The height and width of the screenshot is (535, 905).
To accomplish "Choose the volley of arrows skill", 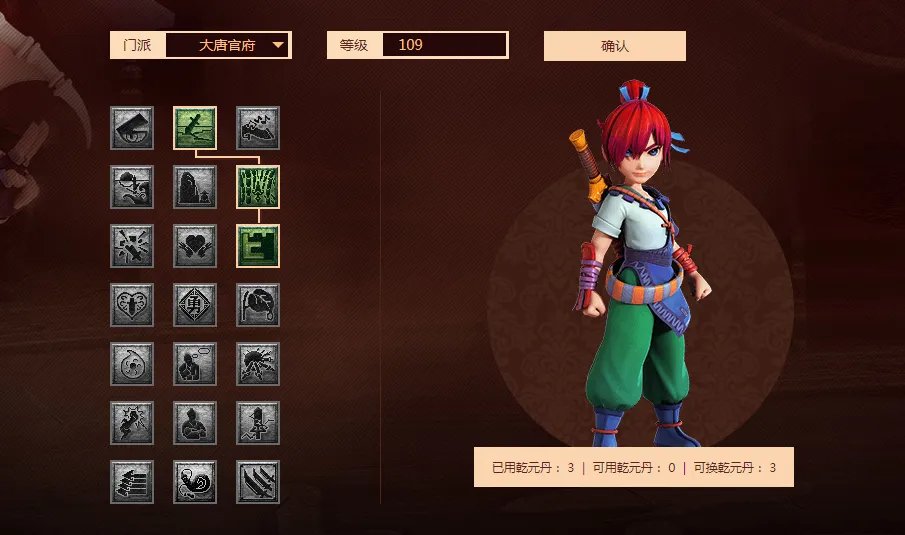I will coord(132,482).
